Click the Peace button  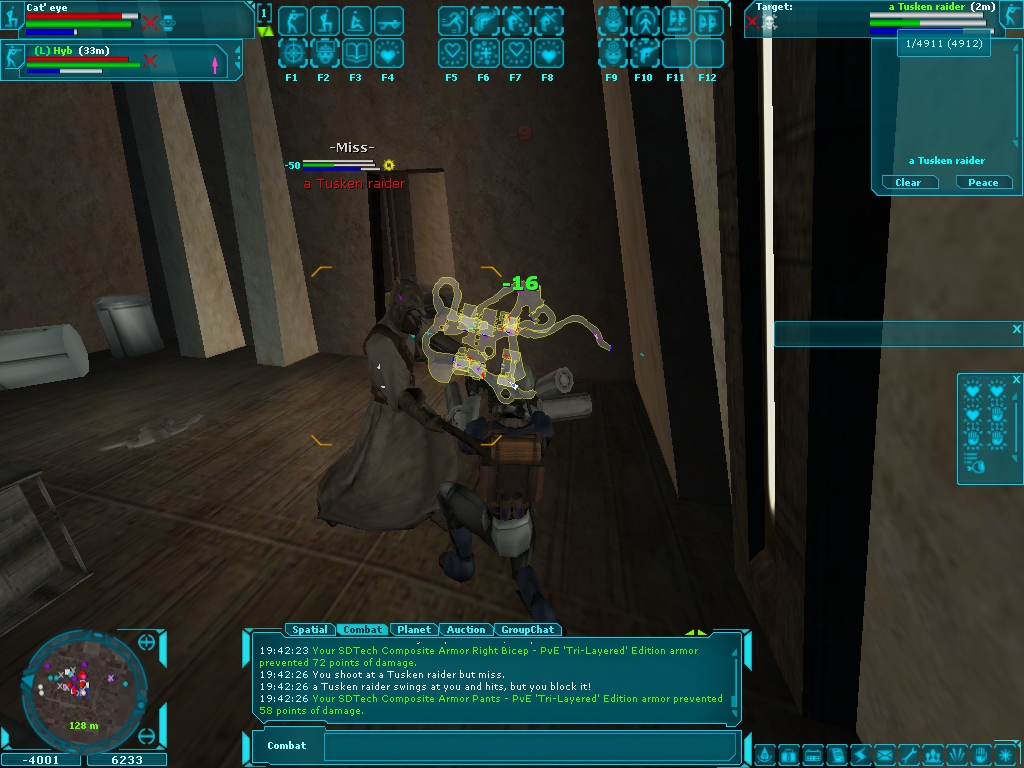click(x=983, y=183)
